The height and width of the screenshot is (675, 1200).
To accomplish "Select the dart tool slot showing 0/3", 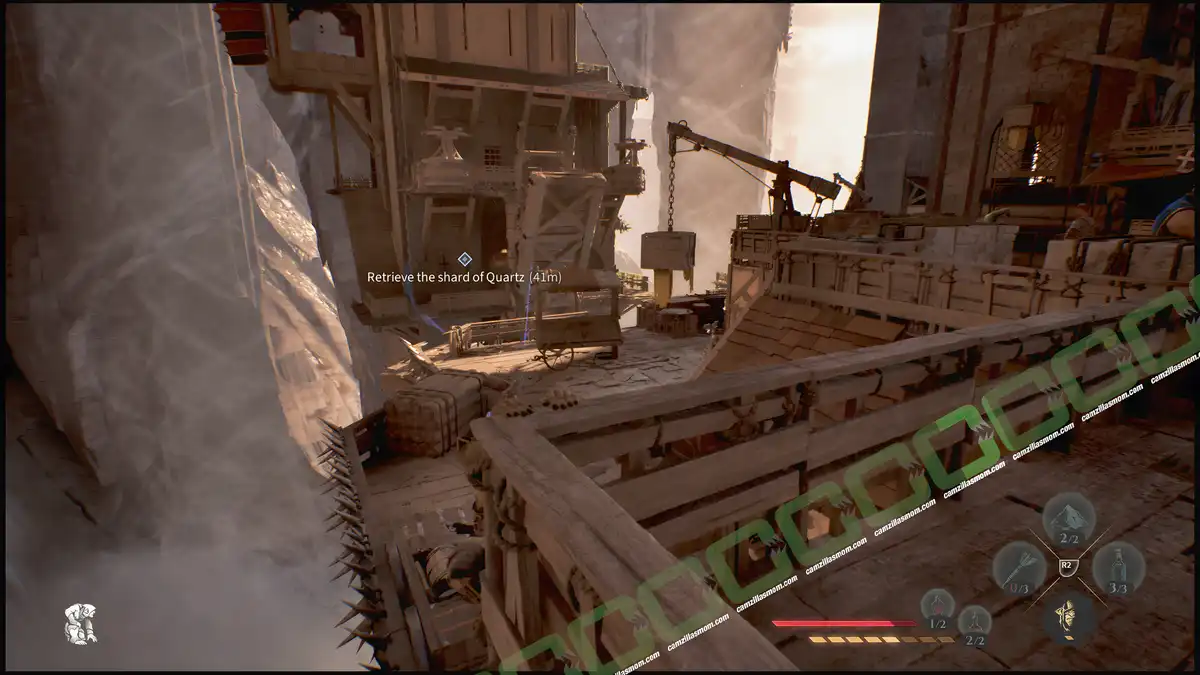I will click(1018, 566).
